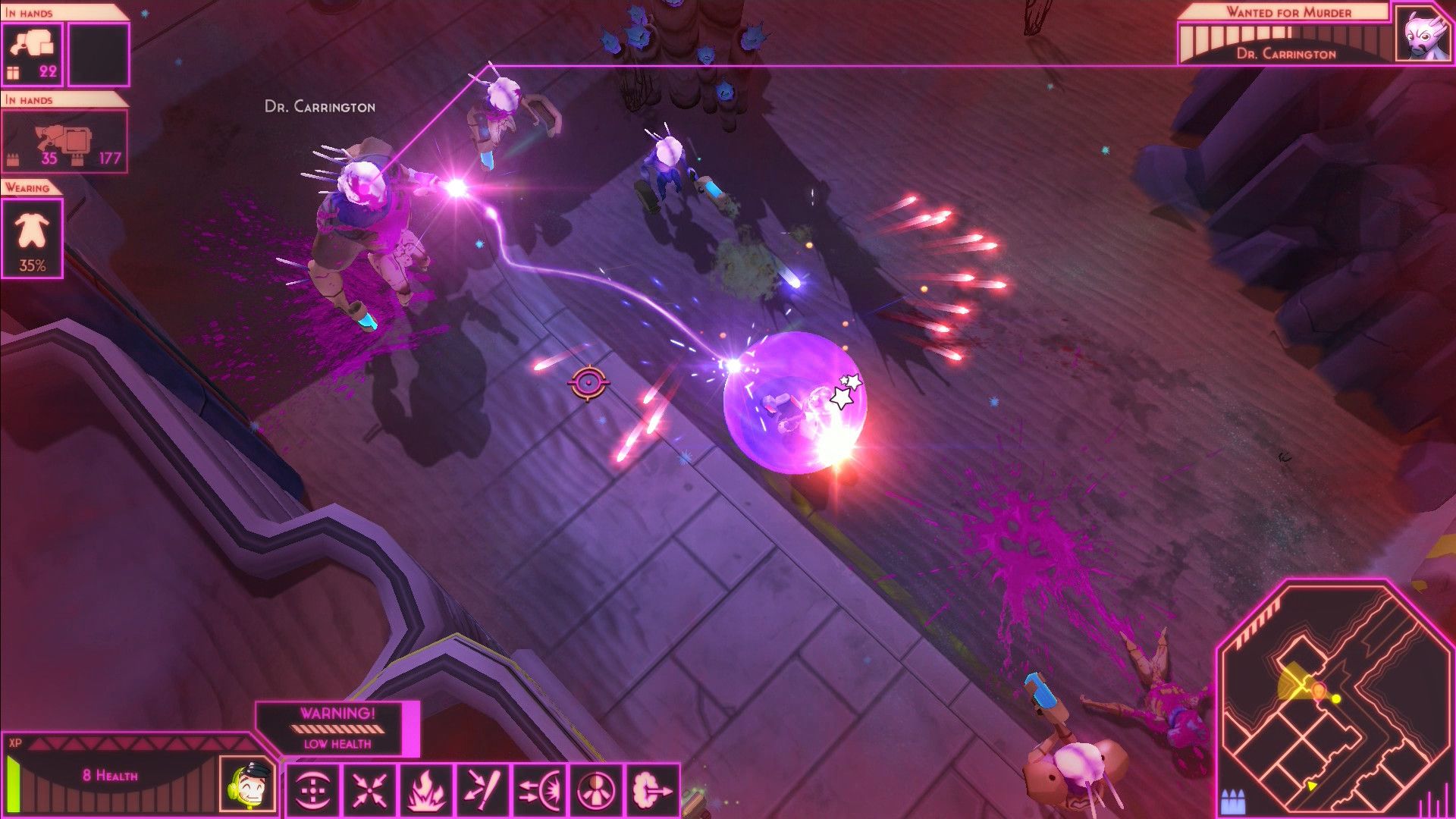Click the clothing icon in the Wearing slot
The image size is (1456, 819).
pyautogui.click(x=30, y=229)
